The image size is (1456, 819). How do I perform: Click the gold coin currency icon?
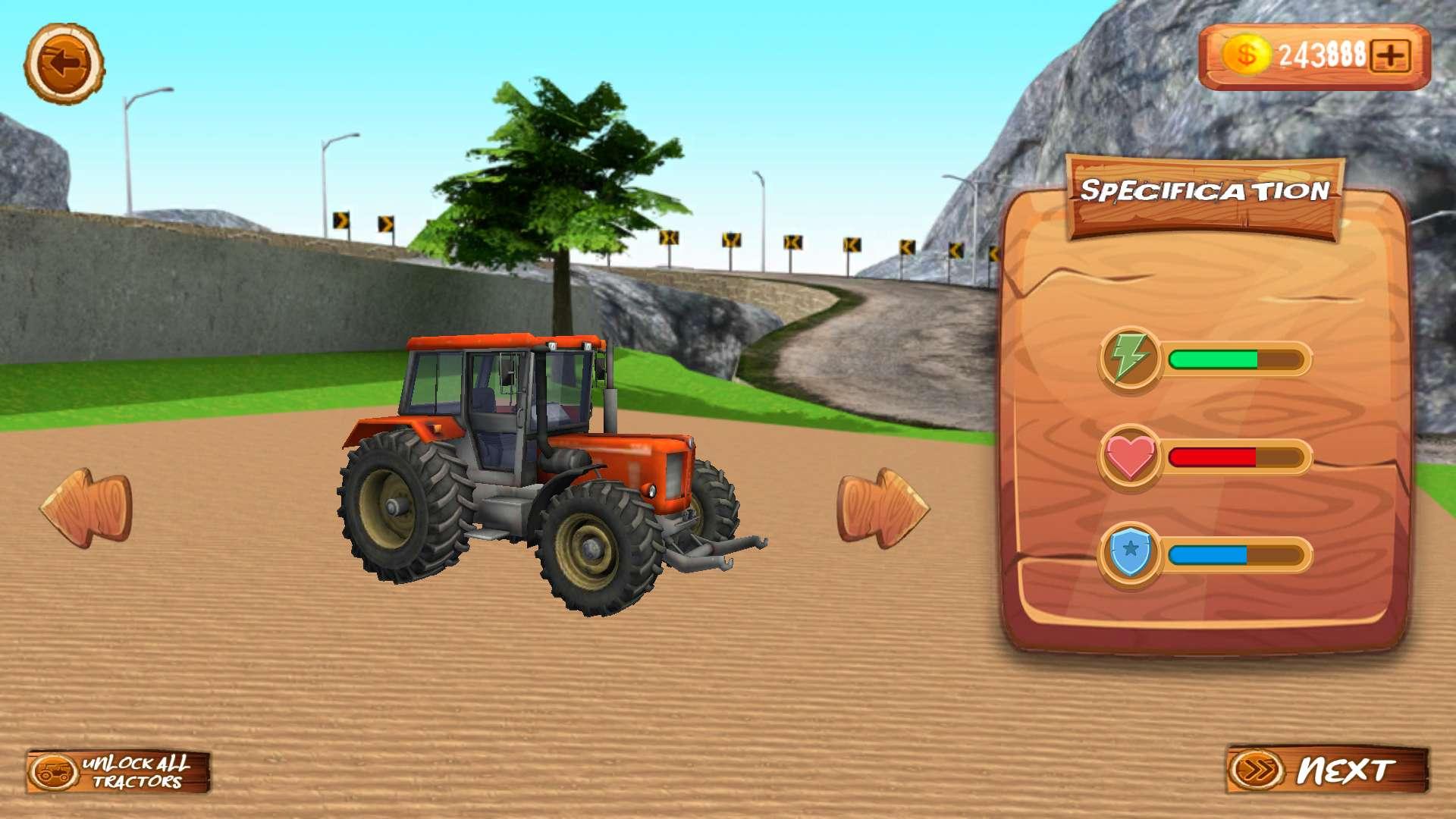pos(1247,53)
